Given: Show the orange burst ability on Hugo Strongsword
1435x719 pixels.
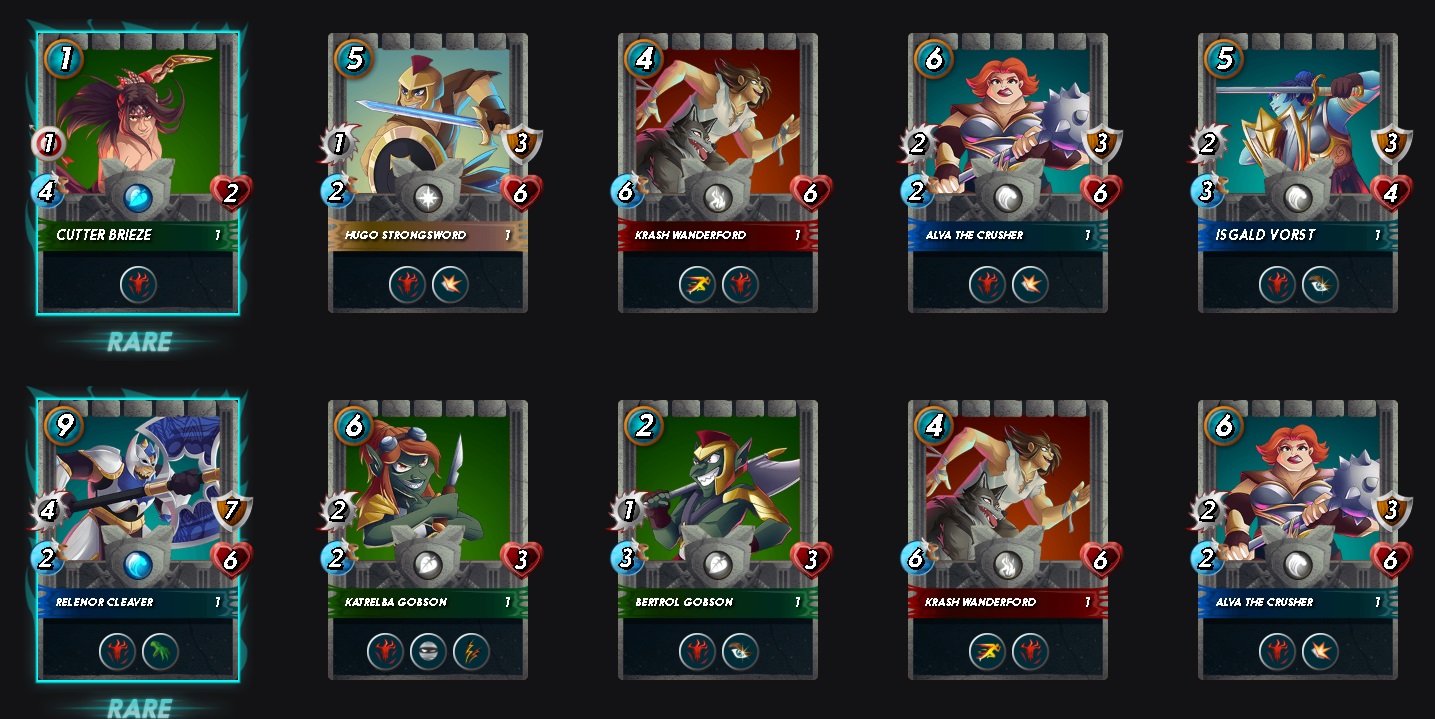Looking at the screenshot, I should coord(450,285).
